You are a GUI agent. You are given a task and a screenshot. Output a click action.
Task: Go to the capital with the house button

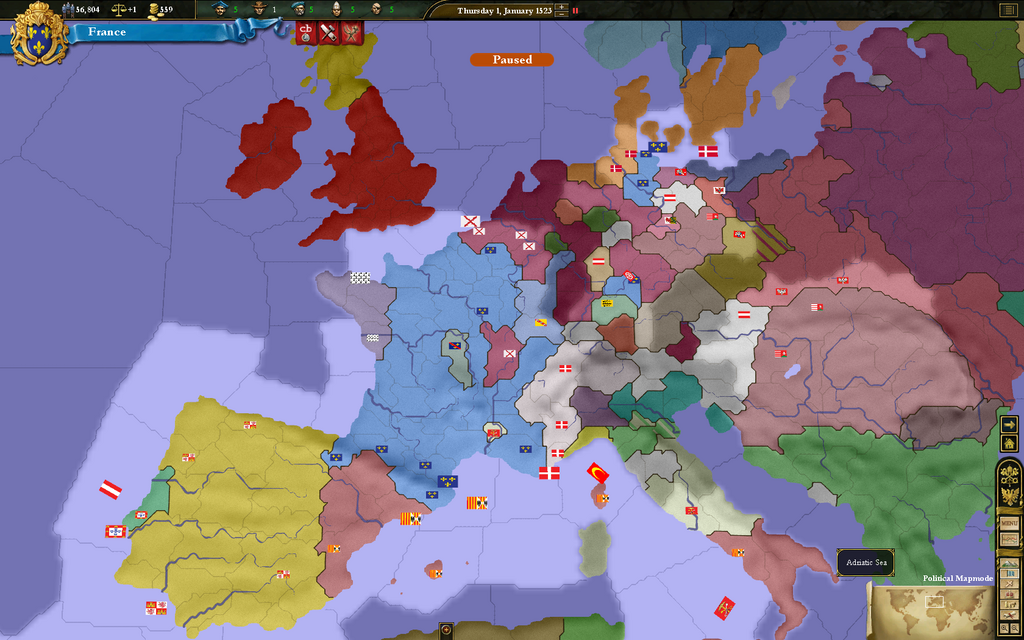1010,442
